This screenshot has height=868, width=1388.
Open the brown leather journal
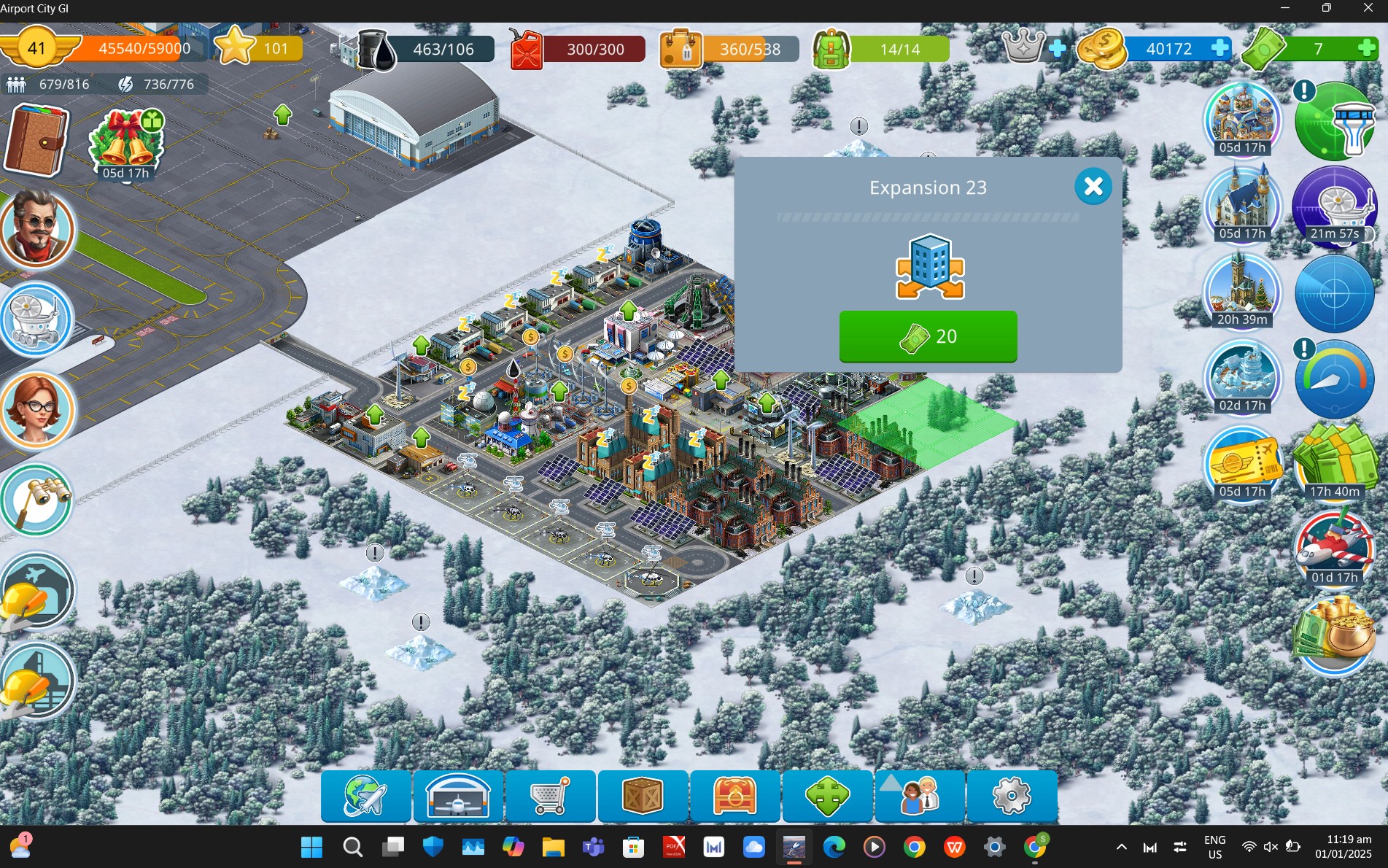(36, 140)
